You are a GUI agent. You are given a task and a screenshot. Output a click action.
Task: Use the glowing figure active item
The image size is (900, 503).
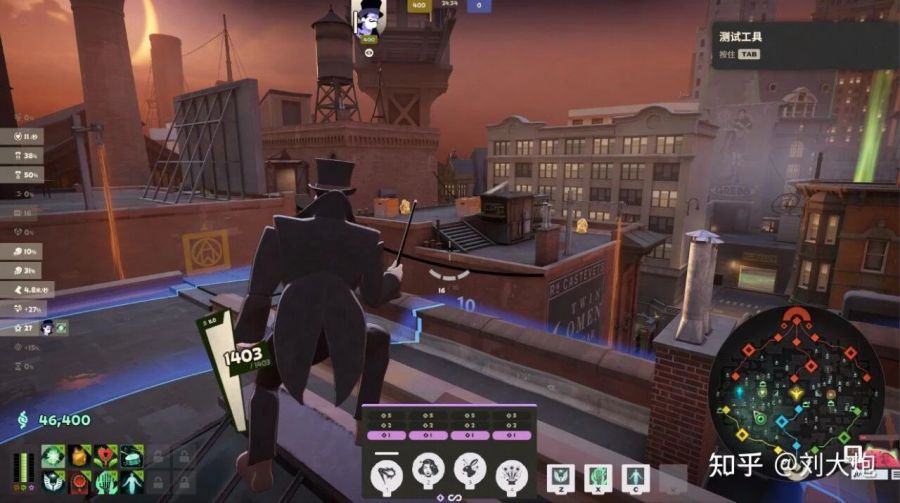[635, 475]
